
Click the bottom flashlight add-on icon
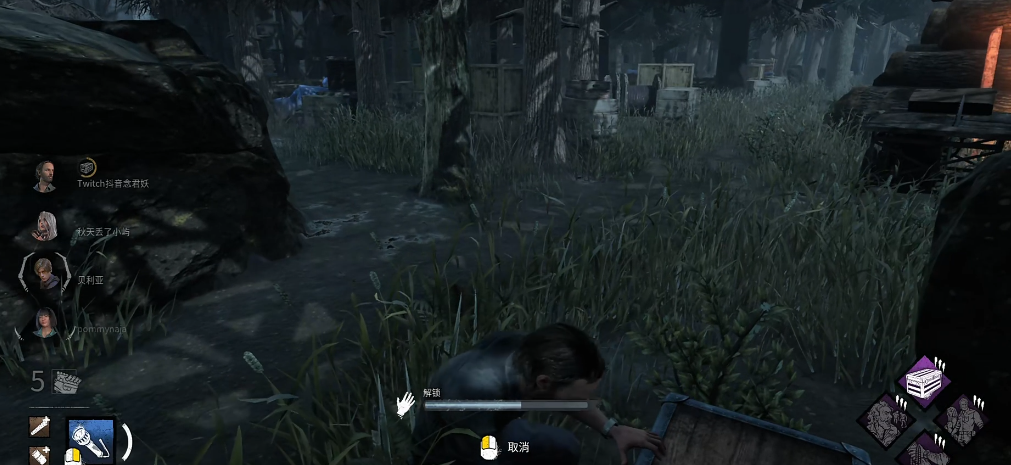tap(41, 455)
